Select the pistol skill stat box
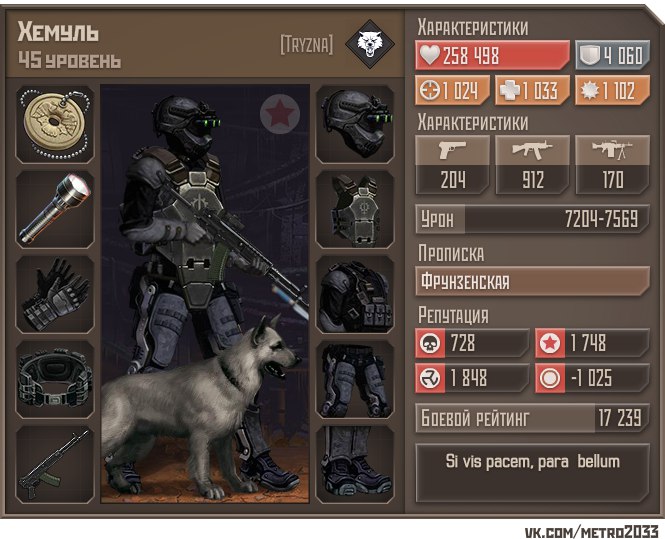The image size is (665, 539). [452, 165]
